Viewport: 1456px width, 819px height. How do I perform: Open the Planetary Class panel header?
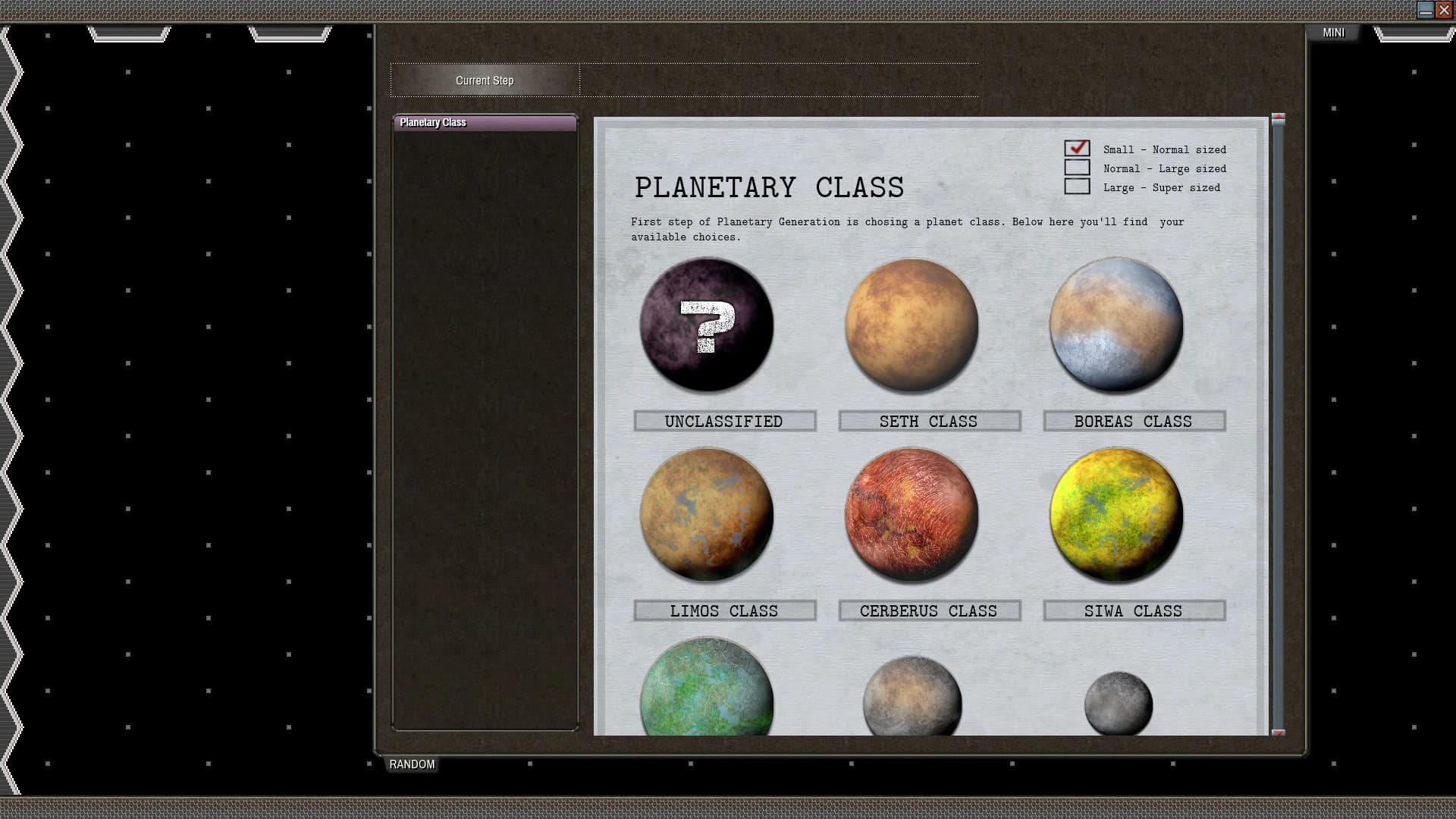(484, 122)
